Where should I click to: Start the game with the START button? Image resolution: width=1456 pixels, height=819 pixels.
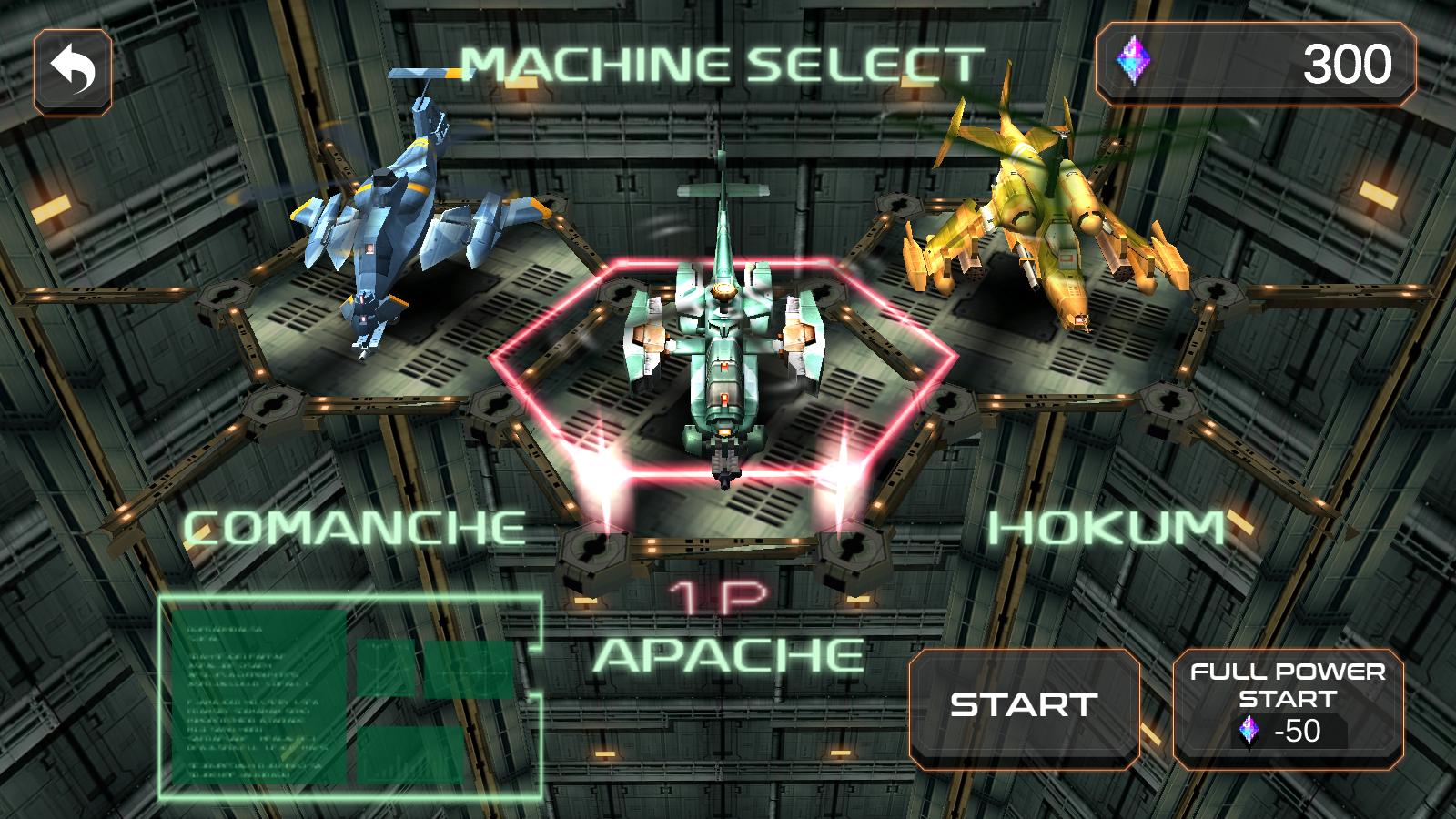1024,705
